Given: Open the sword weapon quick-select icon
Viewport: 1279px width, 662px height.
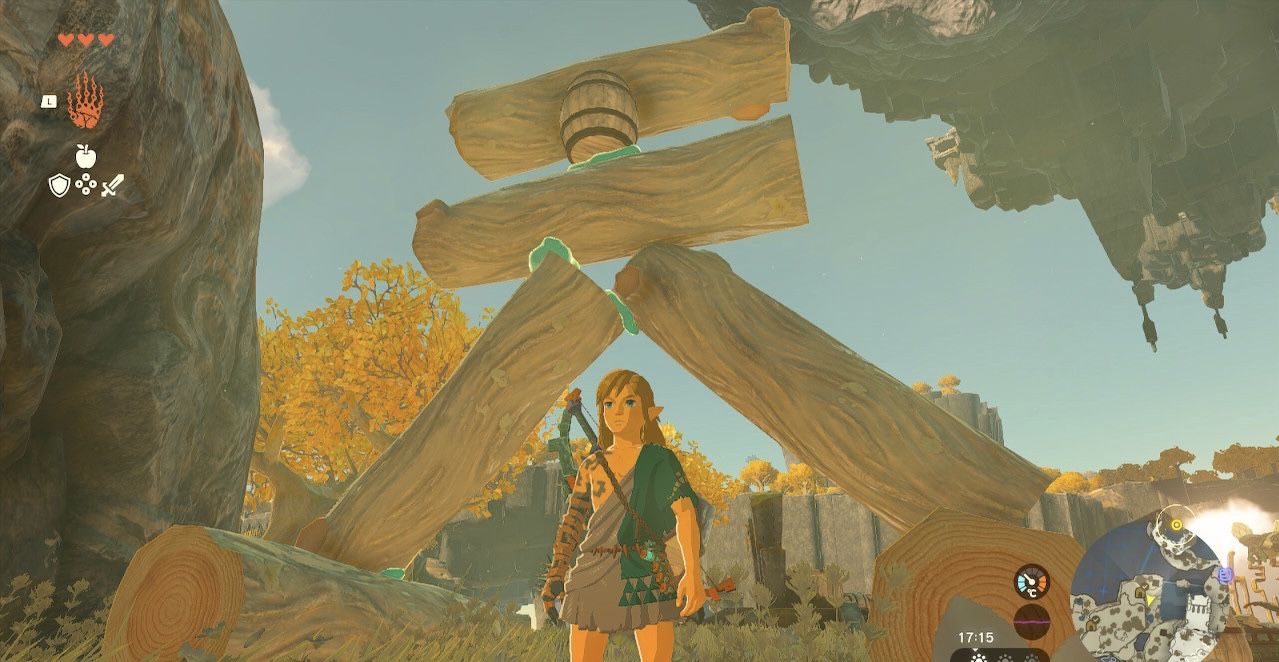Looking at the screenshot, I should click(112, 185).
